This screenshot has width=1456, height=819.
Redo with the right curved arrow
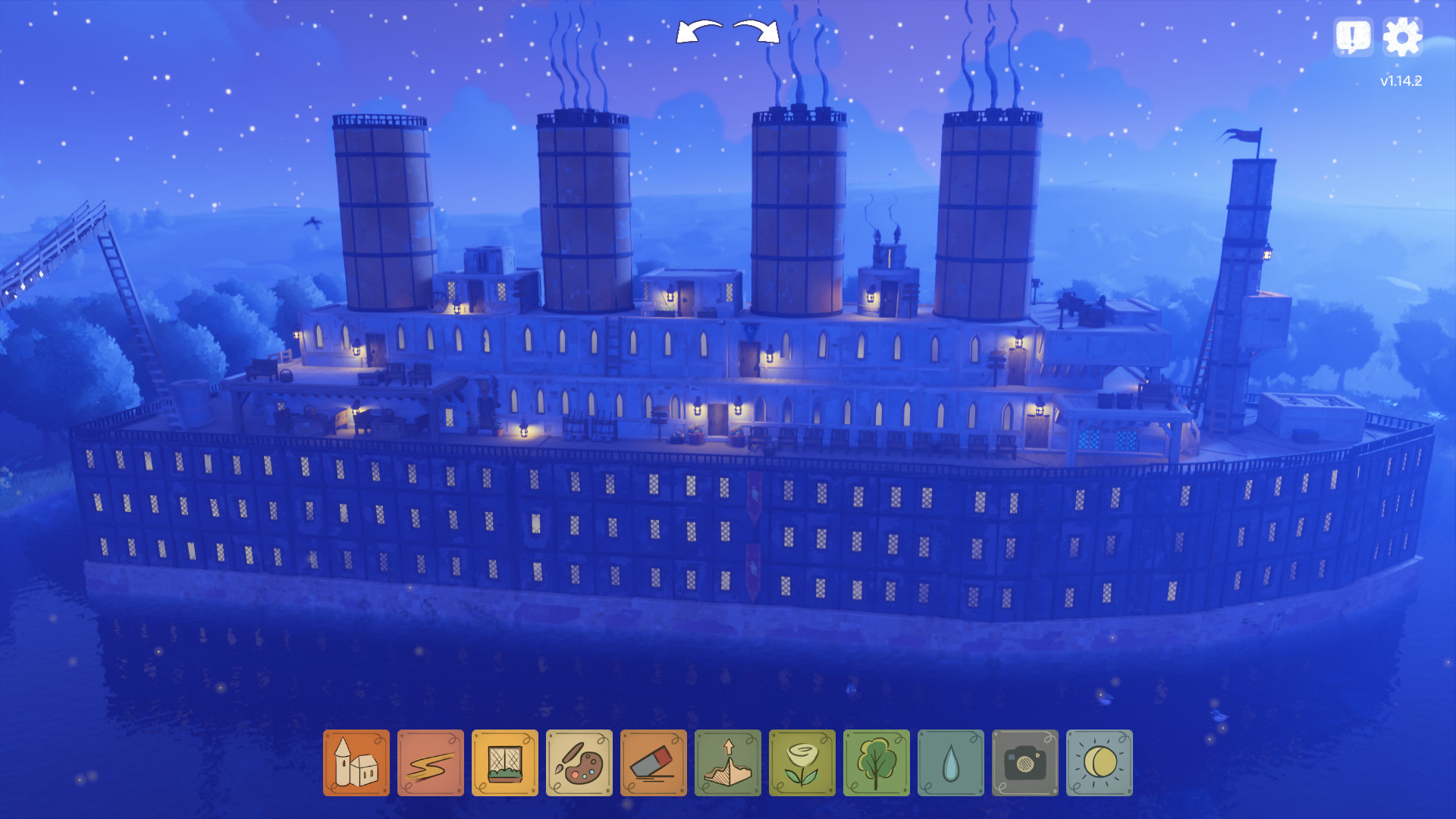coord(757,32)
